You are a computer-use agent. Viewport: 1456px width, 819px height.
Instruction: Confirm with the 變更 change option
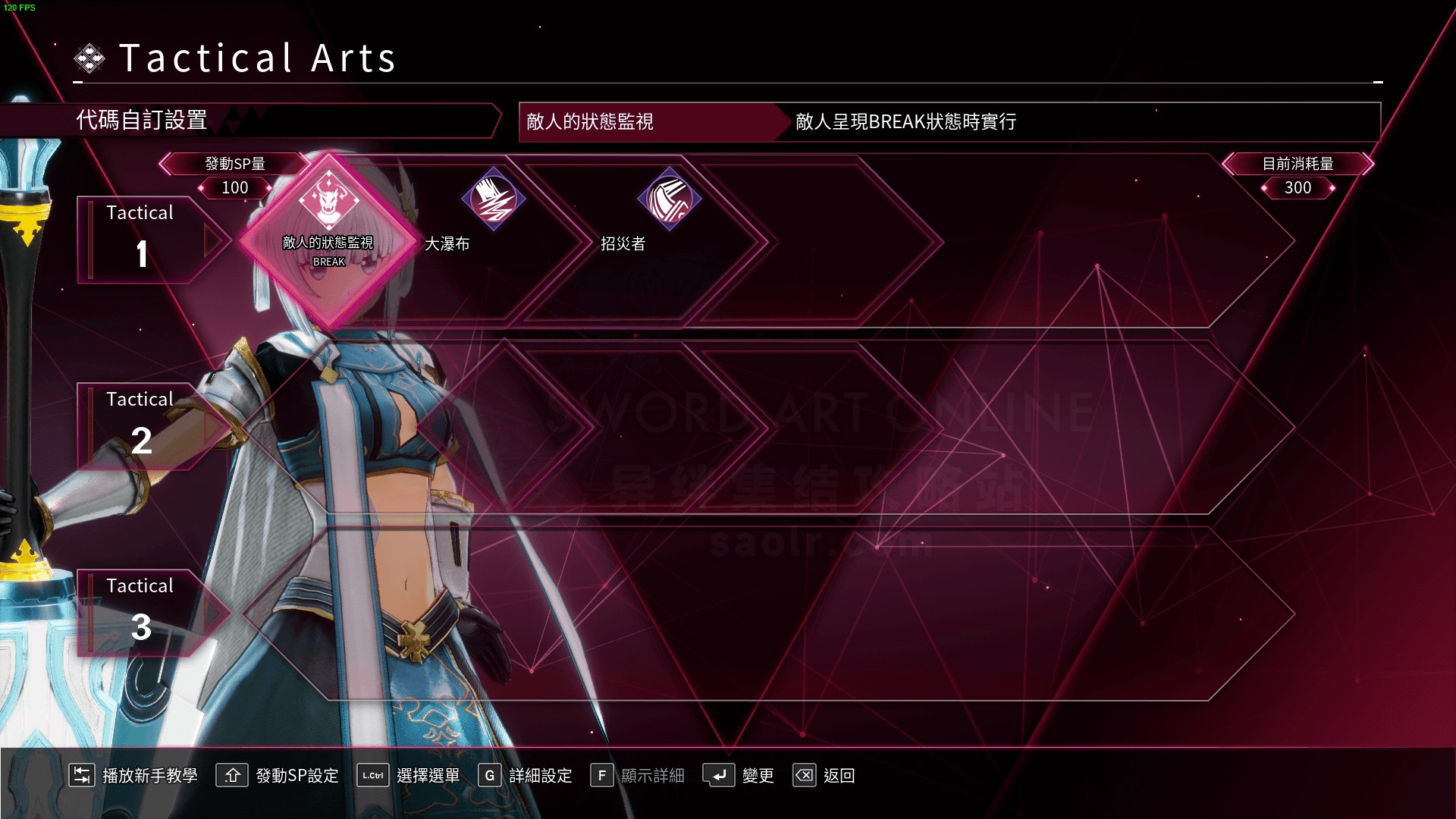739,775
